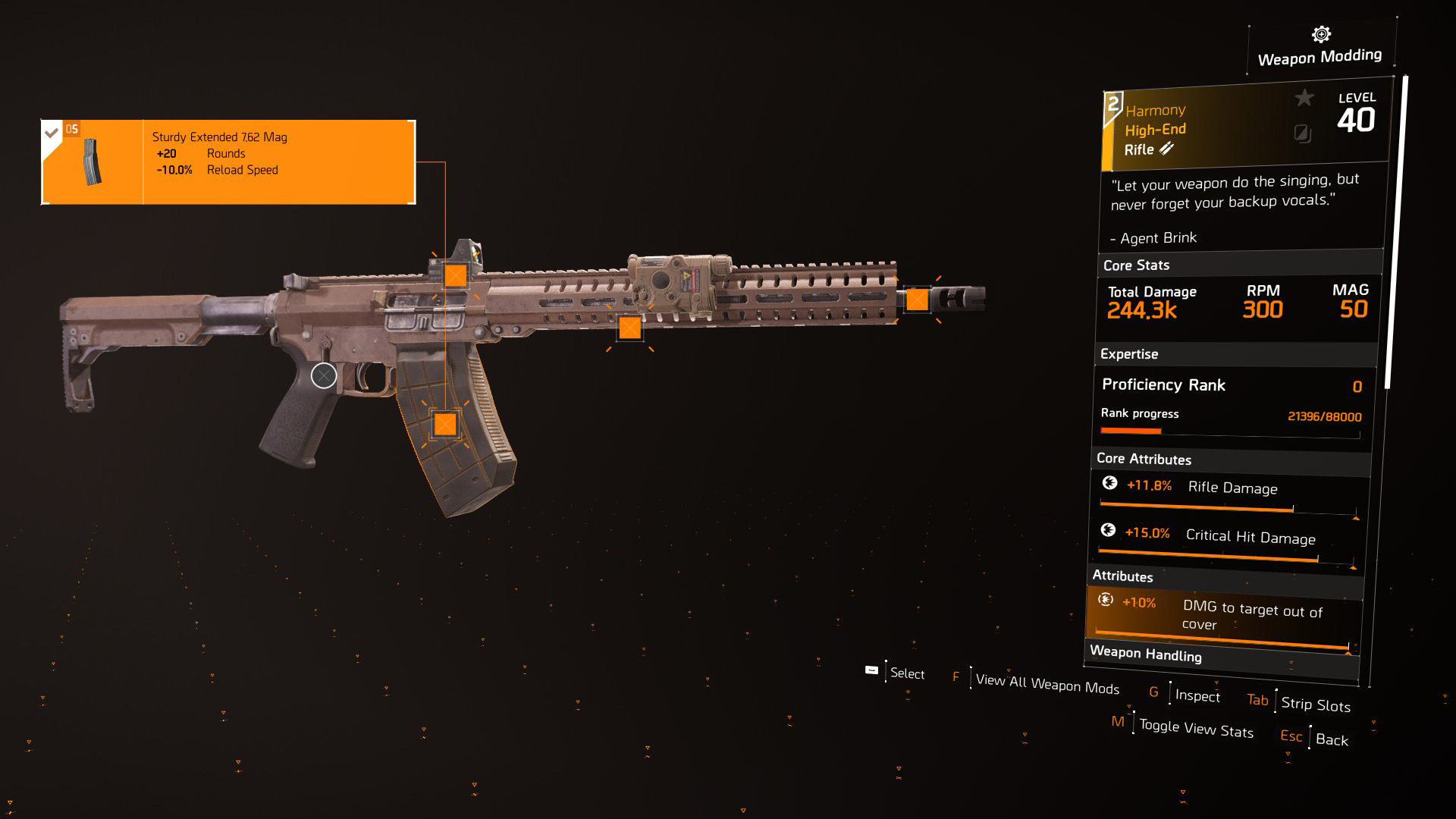The height and width of the screenshot is (819, 1456).
Task: Go Back from weapon modding
Action: click(1332, 739)
